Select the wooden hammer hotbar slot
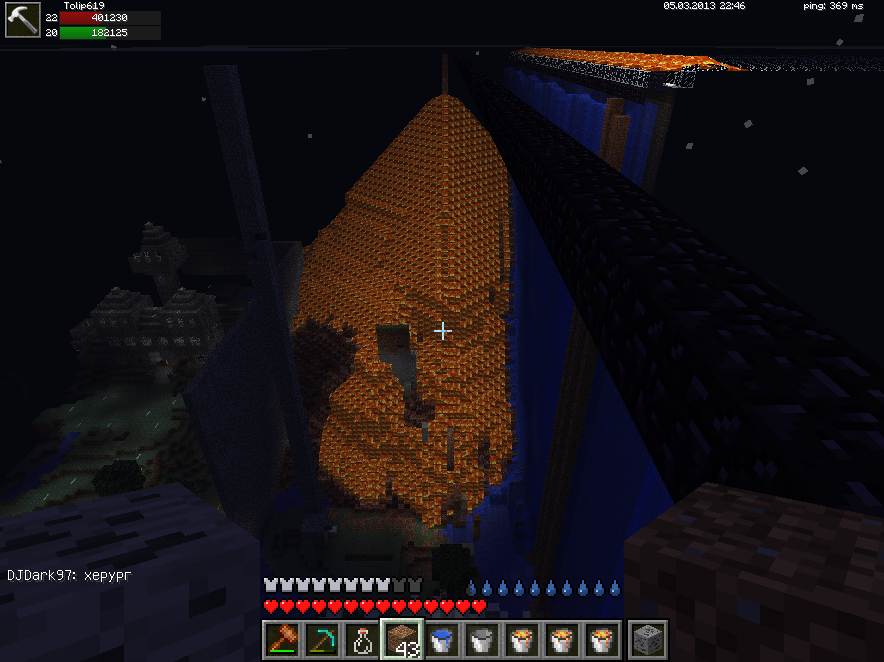884x662 pixels. (281, 639)
